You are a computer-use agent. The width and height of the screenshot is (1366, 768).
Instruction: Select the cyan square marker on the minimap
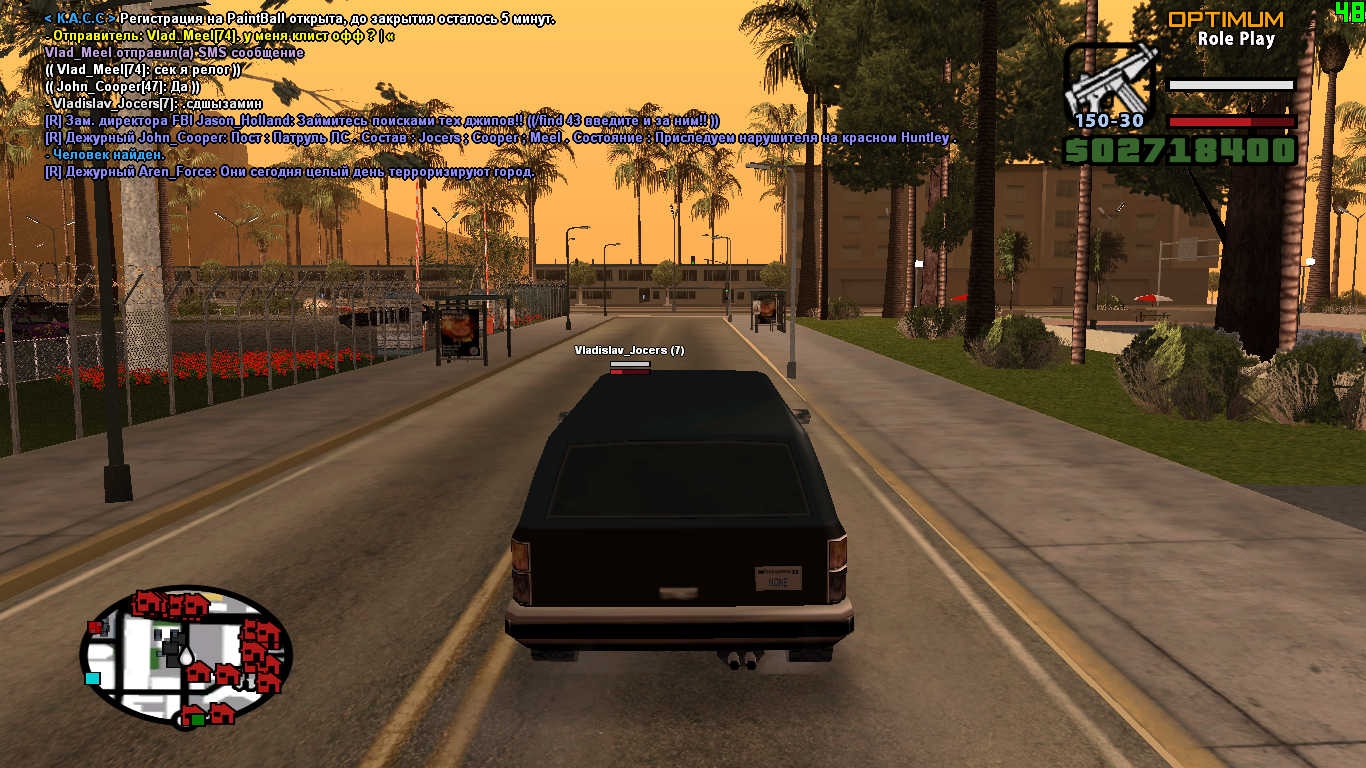[93, 678]
